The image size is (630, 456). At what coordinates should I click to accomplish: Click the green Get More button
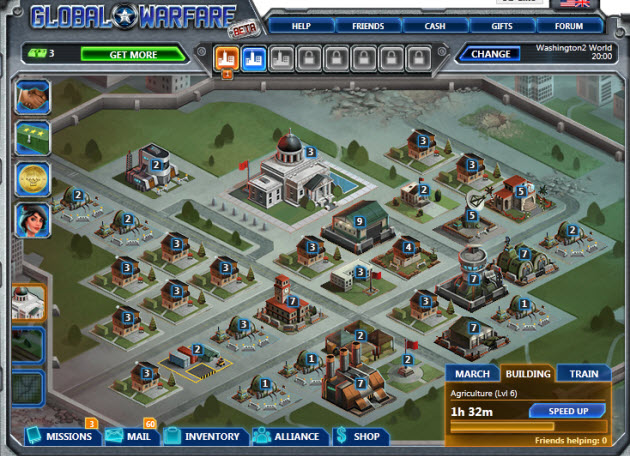[x=135, y=54]
